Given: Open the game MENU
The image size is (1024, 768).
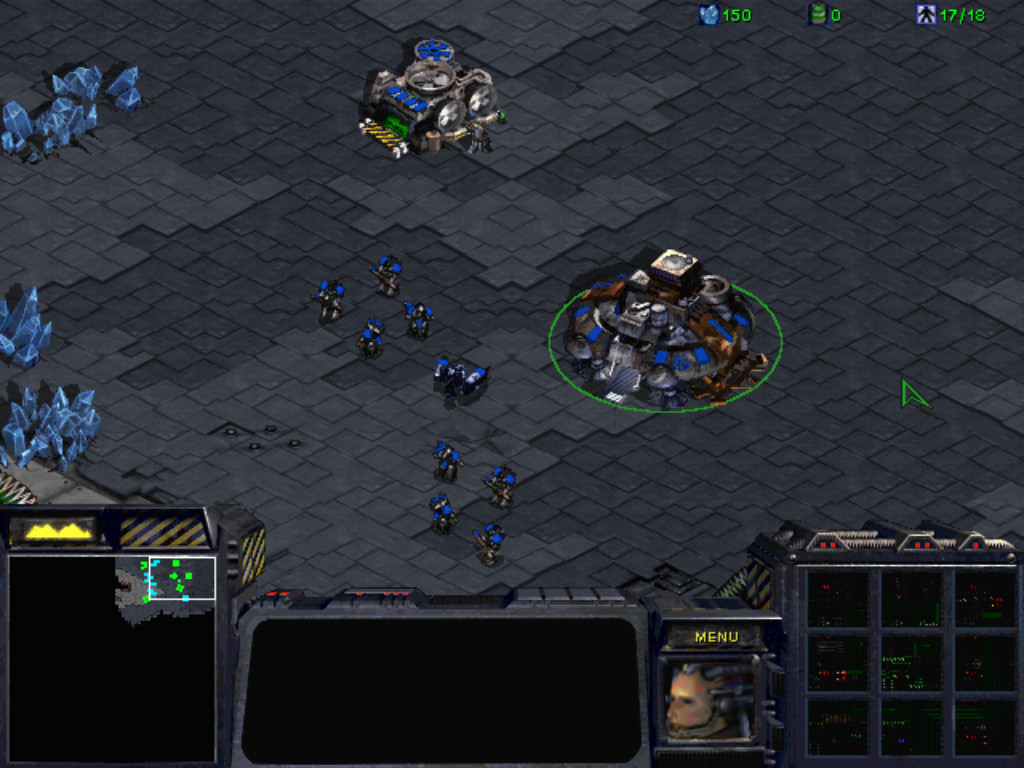Looking at the screenshot, I should point(716,637).
